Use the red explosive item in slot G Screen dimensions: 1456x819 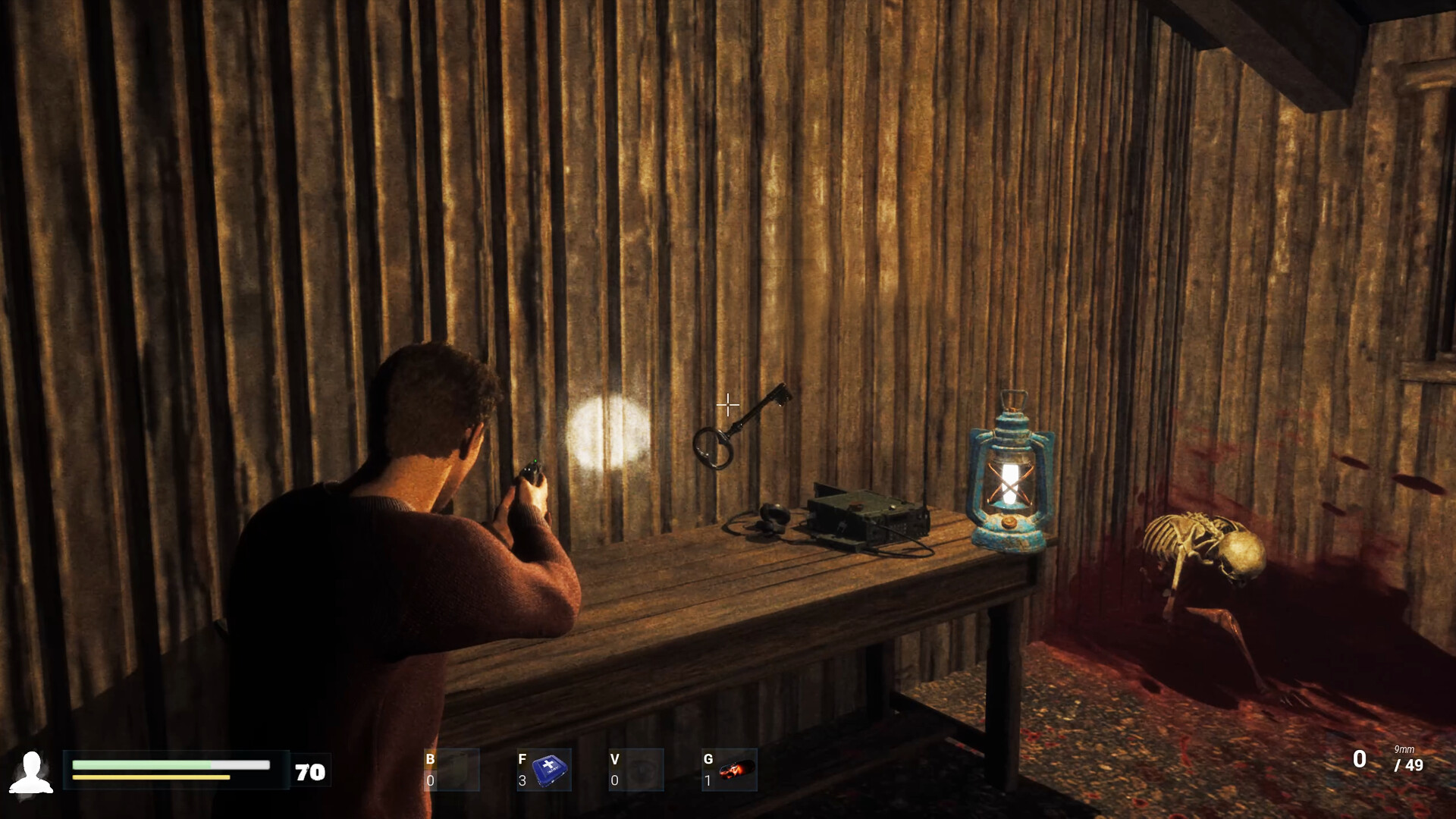click(730, 770)
